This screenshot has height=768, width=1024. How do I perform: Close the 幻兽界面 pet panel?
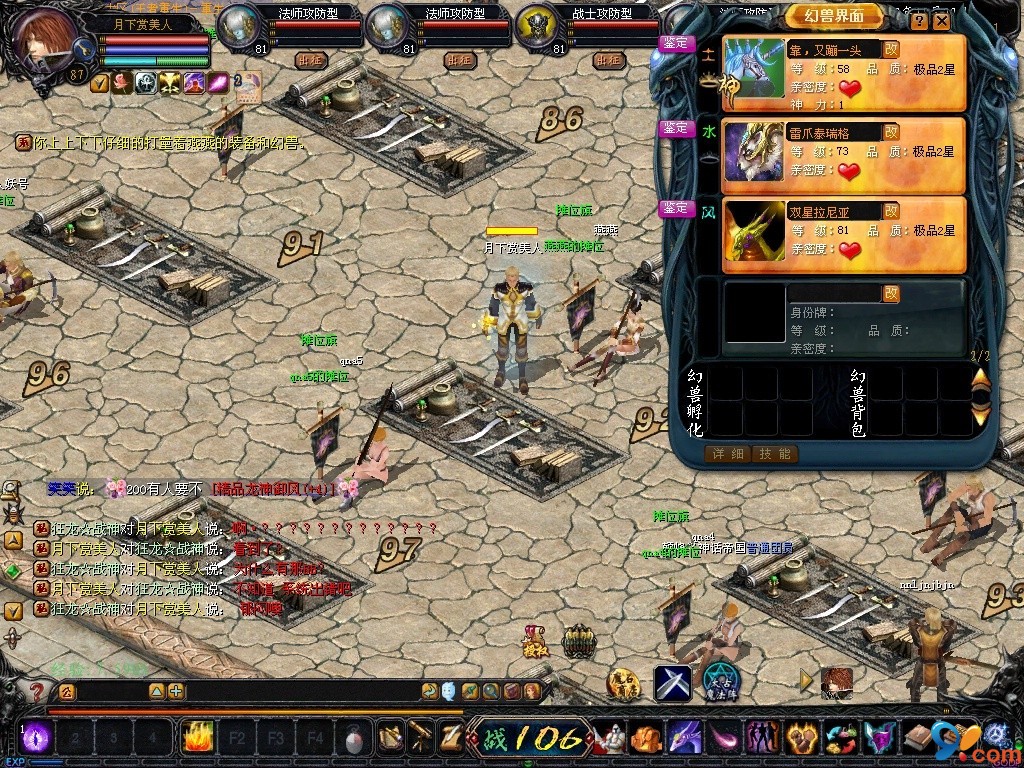click(x=941, y=20)
